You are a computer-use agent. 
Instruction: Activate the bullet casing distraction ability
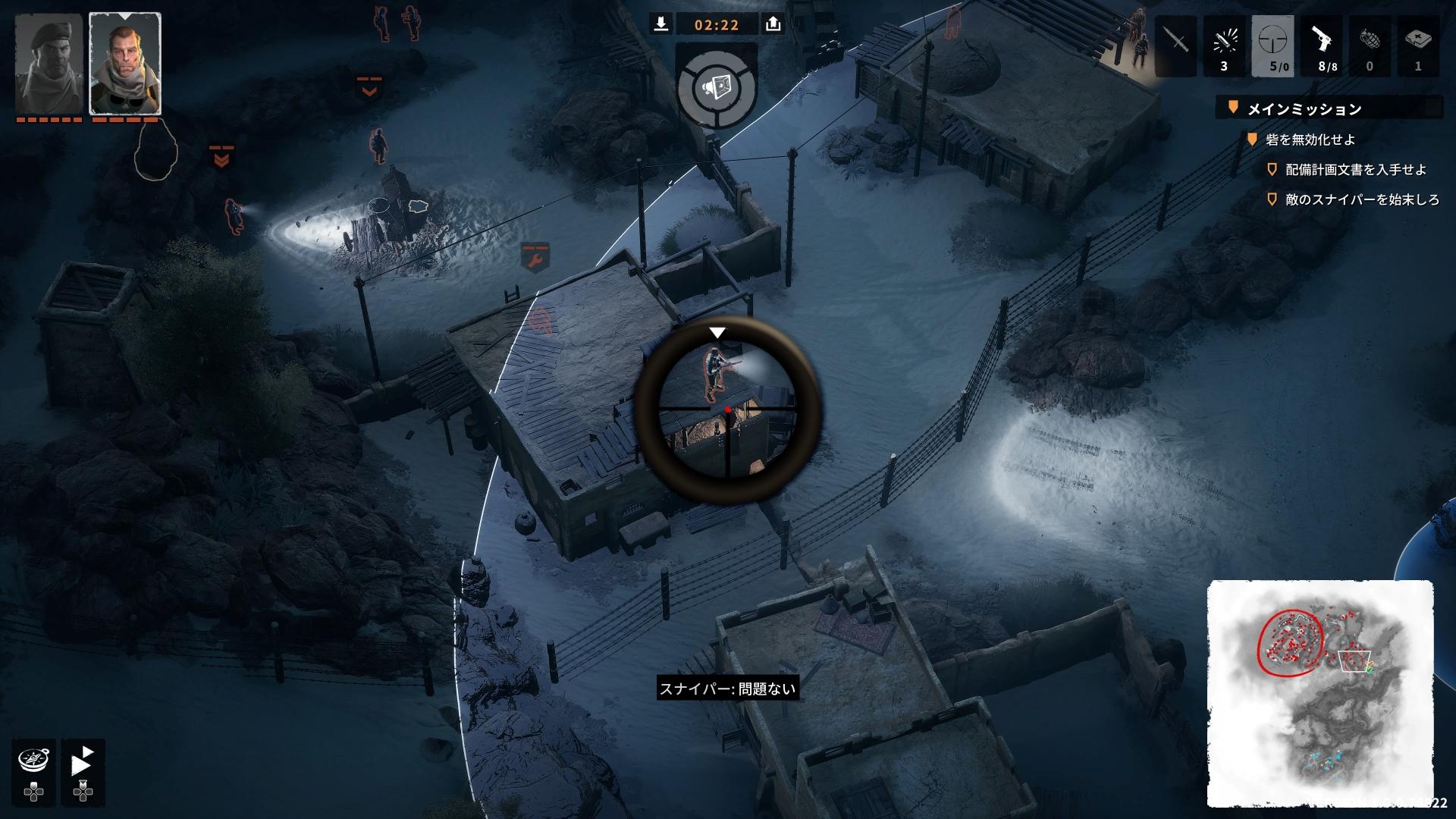pyautogui.click(x=1224, y=45)
